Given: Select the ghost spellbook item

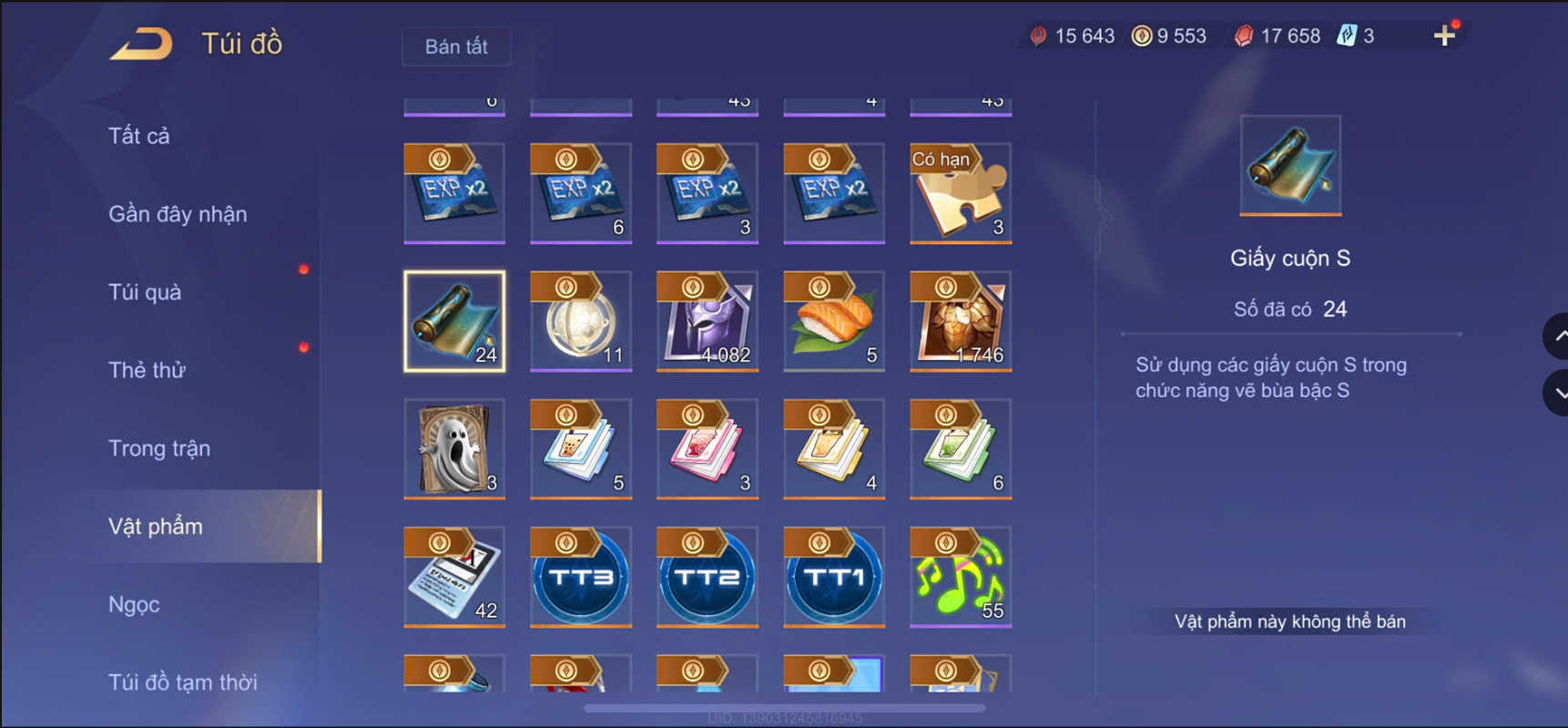Looking at the screenshot, I should tap(454, 448).
